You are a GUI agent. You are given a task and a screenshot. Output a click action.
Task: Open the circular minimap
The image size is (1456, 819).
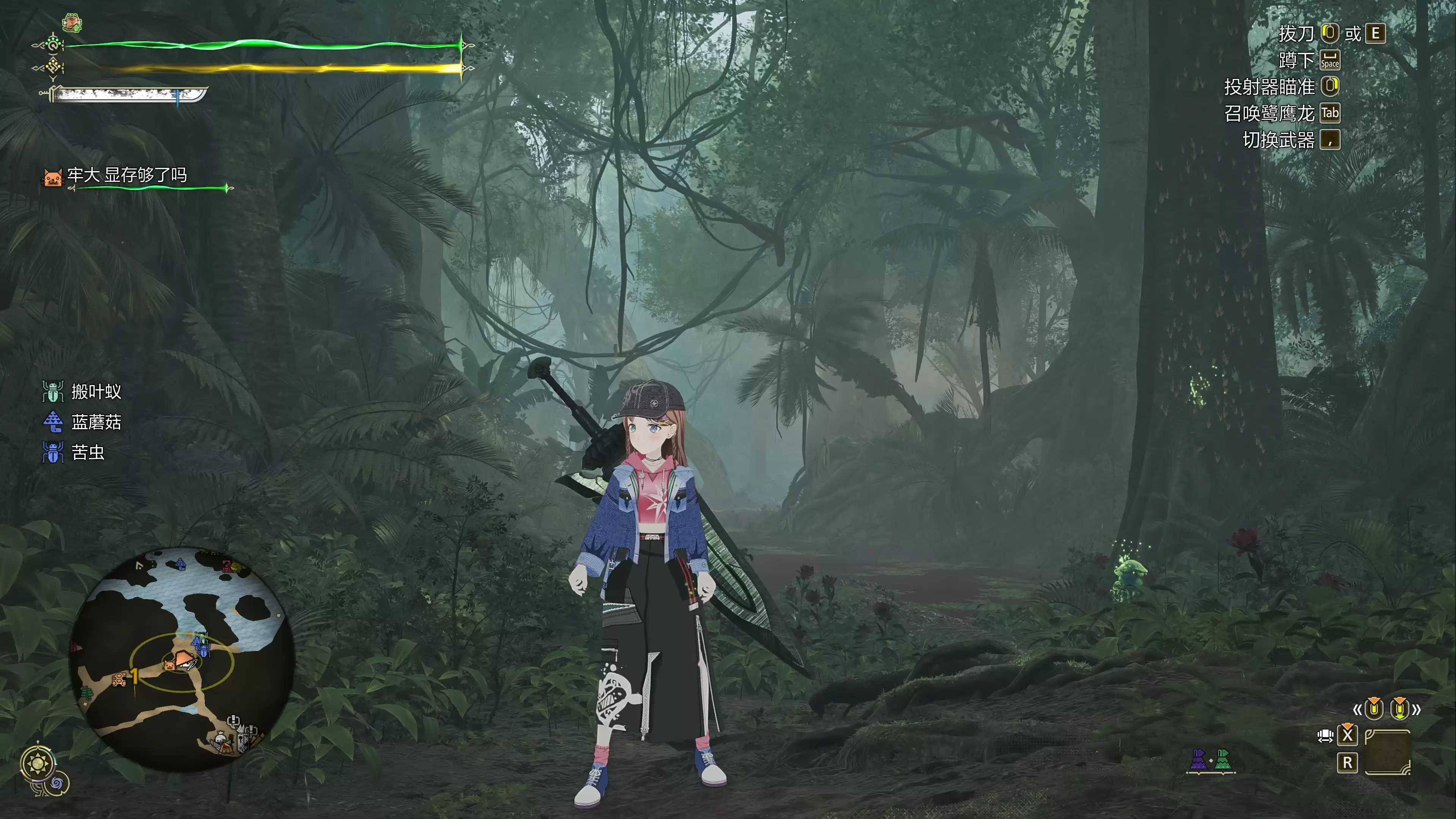click(182, 659)
